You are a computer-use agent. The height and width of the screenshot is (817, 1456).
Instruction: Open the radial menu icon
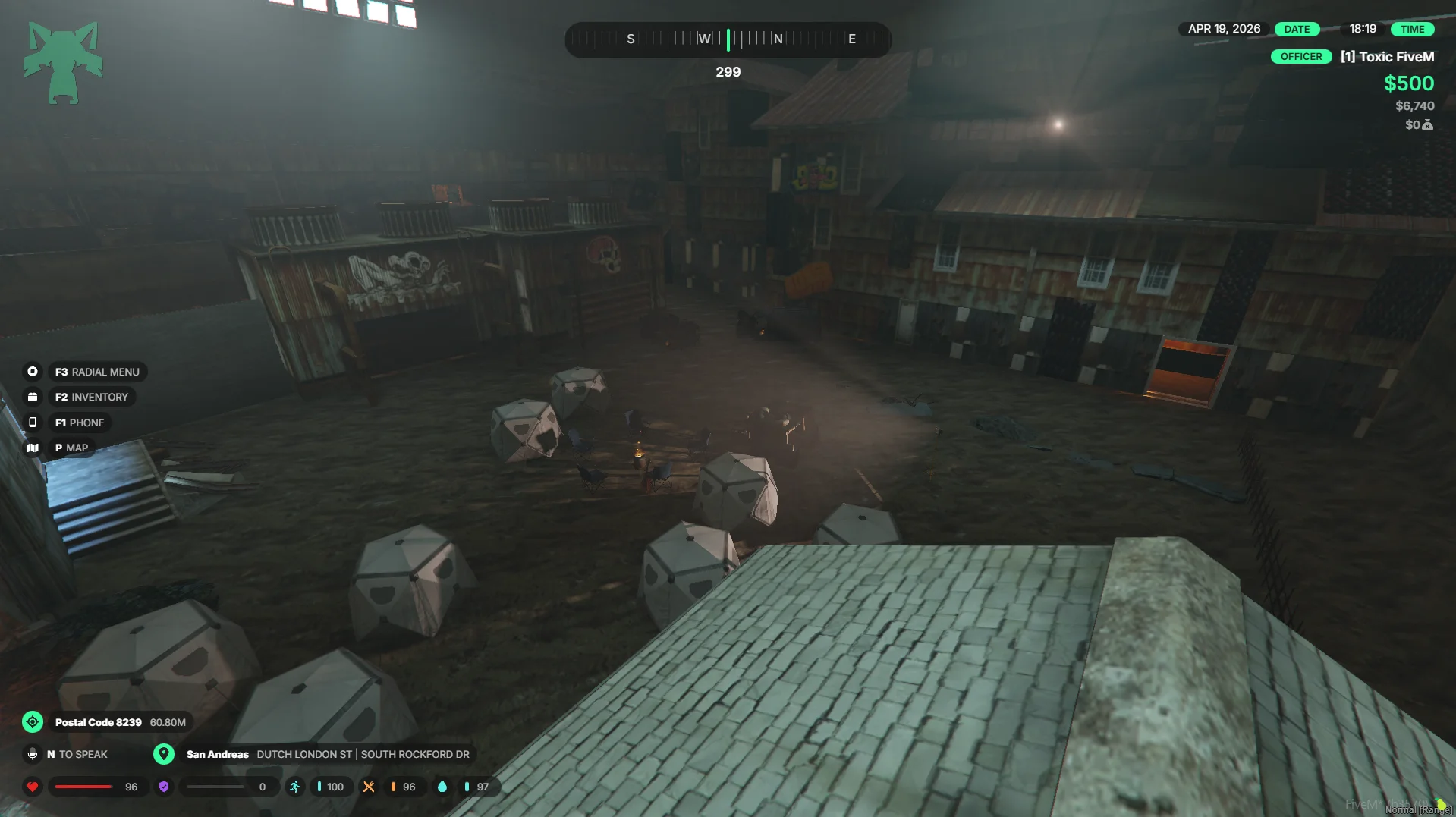coord(33,372)
